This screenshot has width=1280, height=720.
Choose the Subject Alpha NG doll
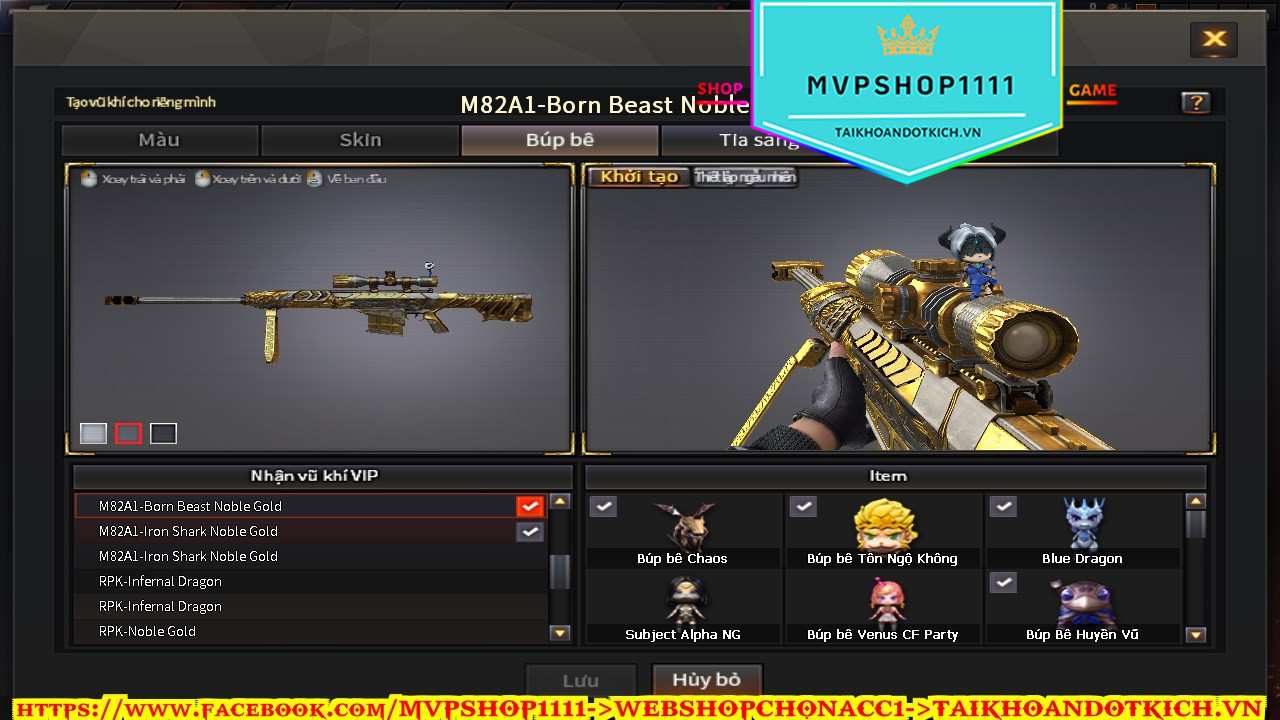pyautogui.click(x=683, y=607)
